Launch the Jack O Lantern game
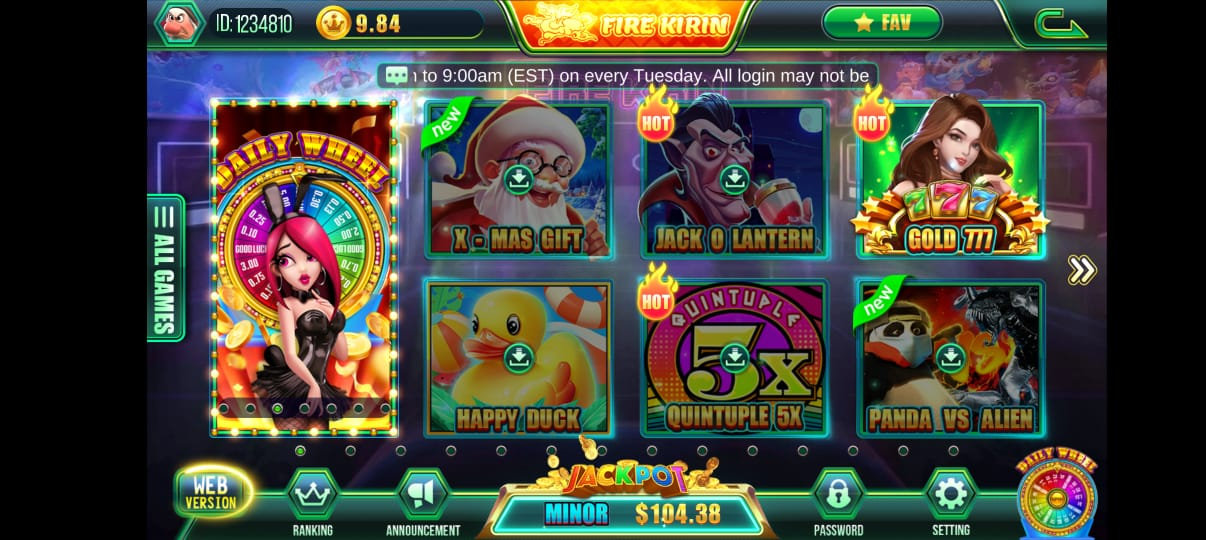1206x540 pixels. pyautogui.click(x=734, y=180)
